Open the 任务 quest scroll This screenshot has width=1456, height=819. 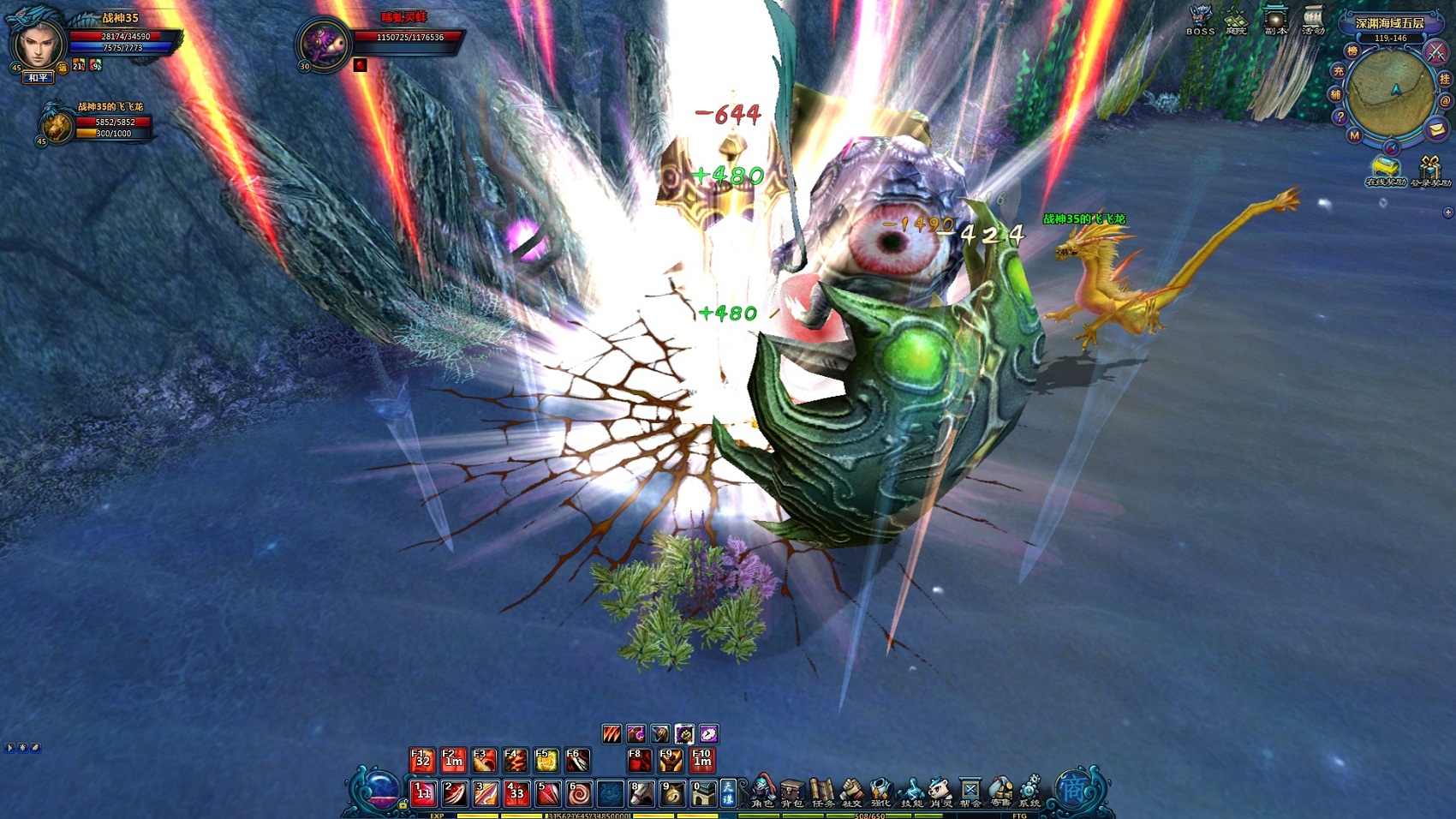coord(822,791)
